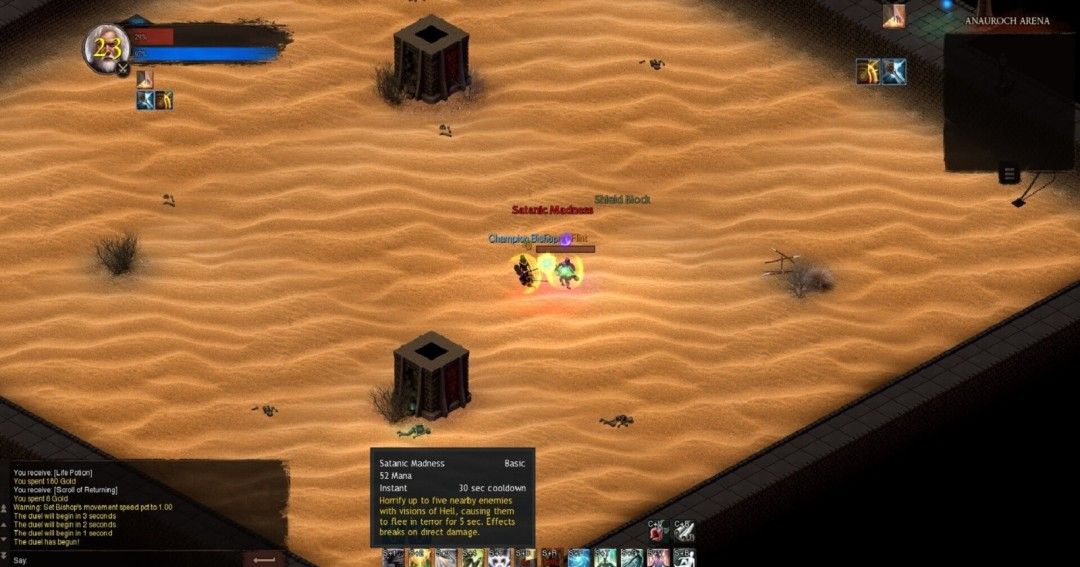
Task: Use the S+B white figure skill
Action: 683,558
